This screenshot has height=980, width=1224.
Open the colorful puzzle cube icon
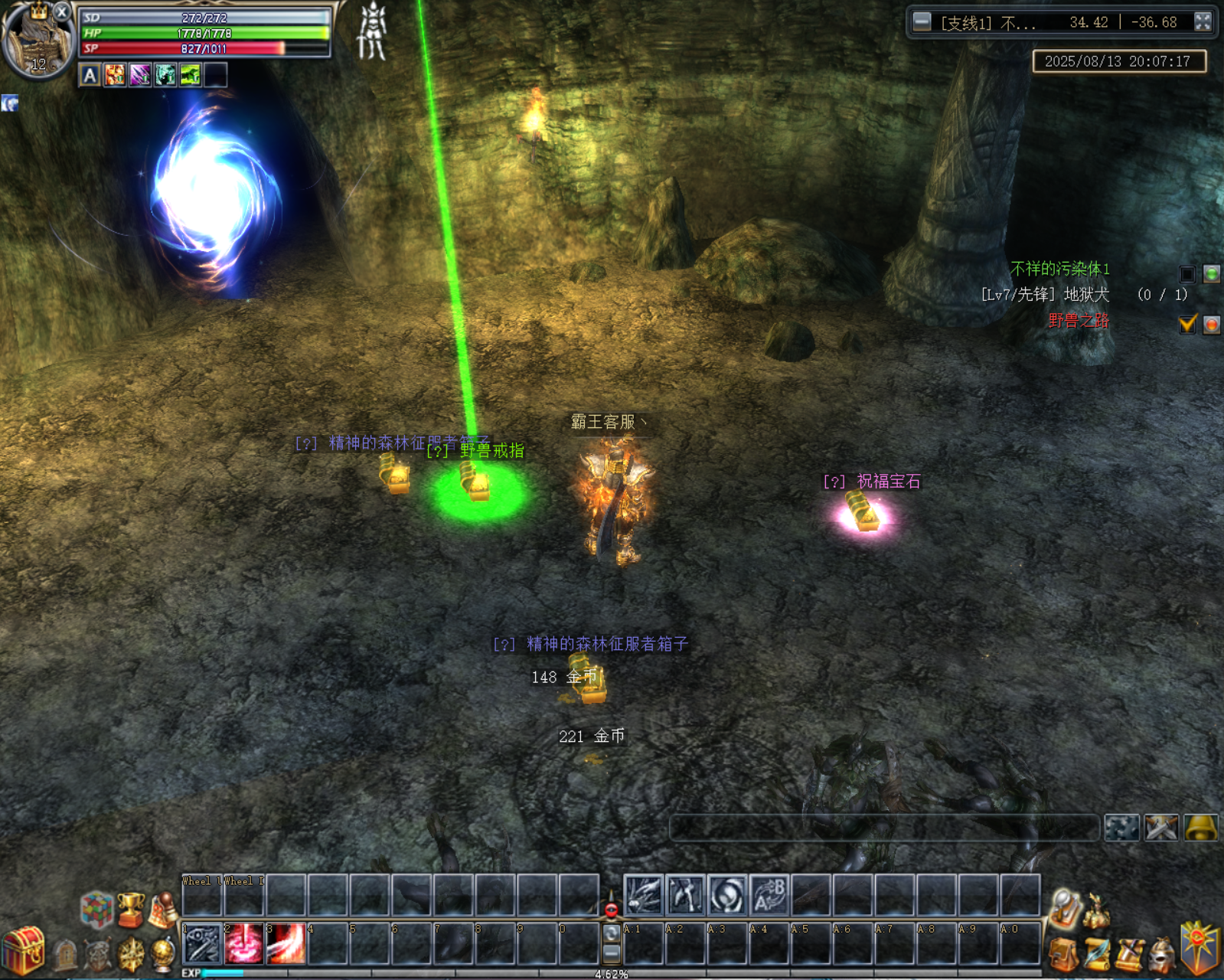[97, 910]
